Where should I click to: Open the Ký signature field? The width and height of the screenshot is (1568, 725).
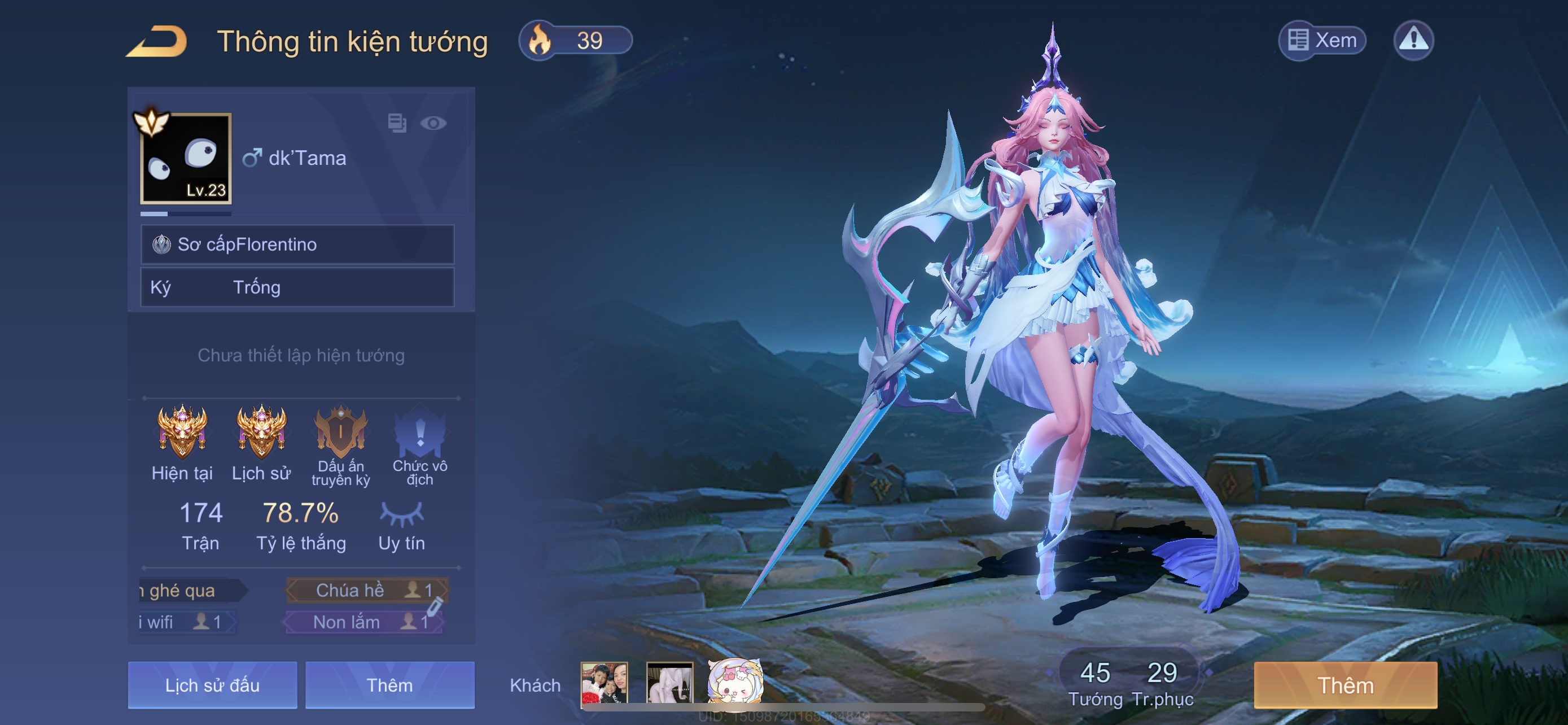coord(297,287)
